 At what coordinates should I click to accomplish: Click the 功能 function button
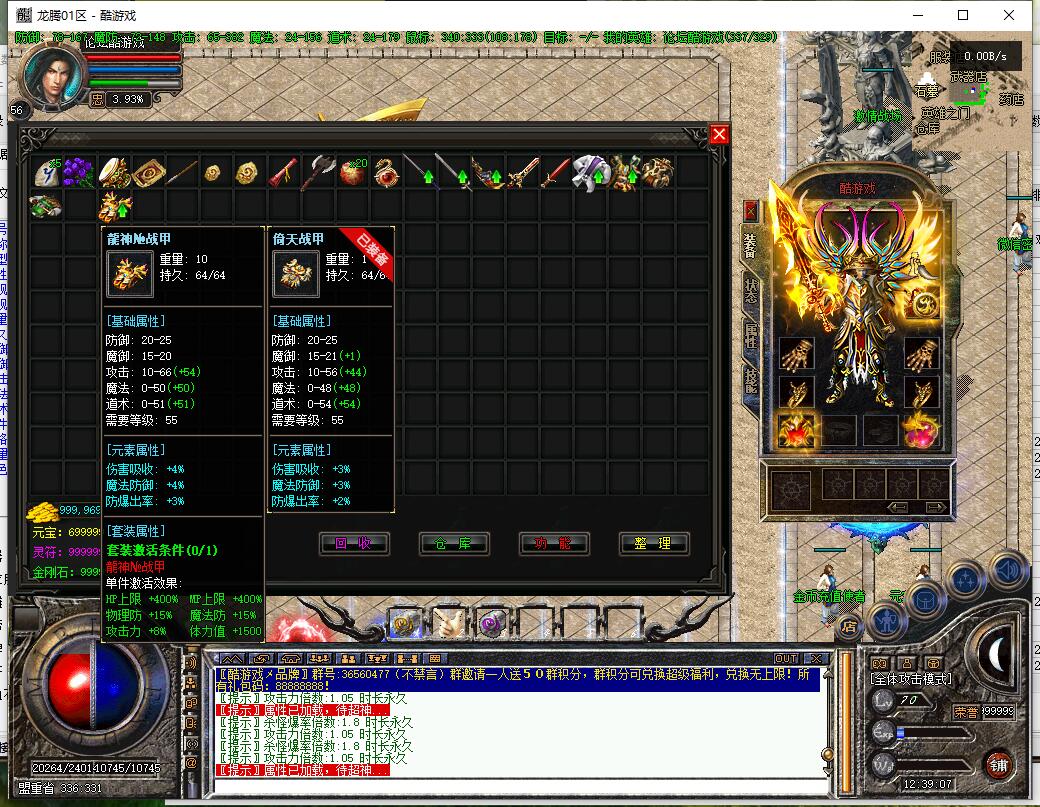(553, 543)
